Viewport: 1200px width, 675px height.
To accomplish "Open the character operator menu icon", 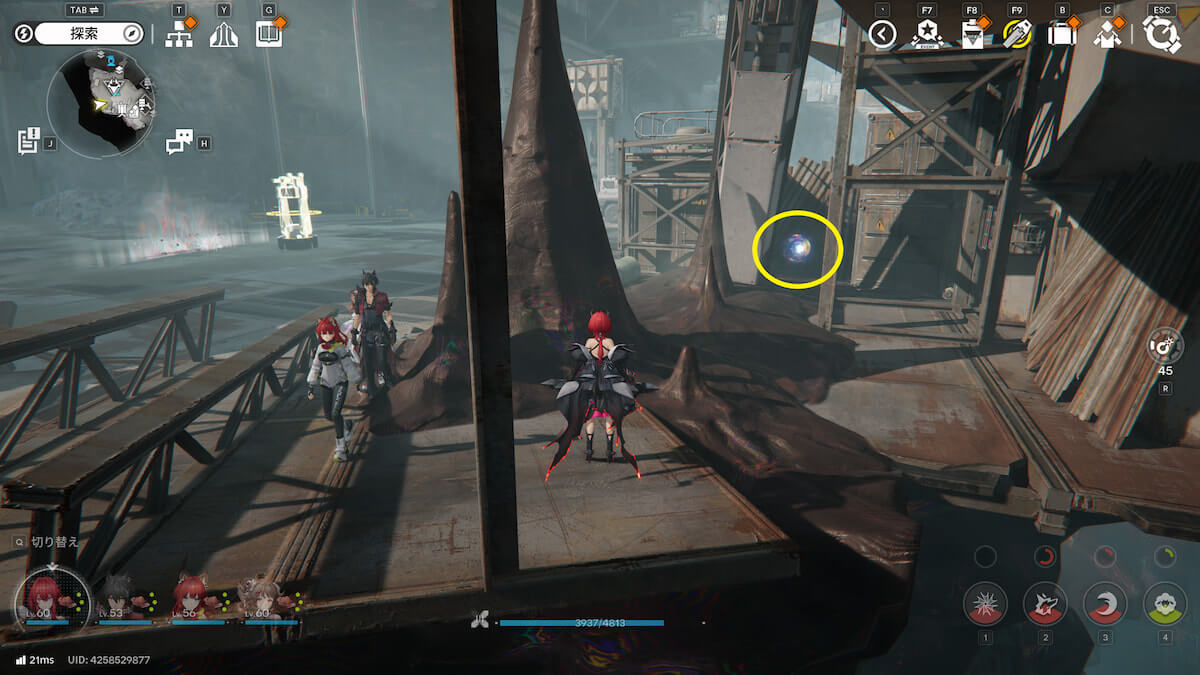I will (x=1107, y=35).
